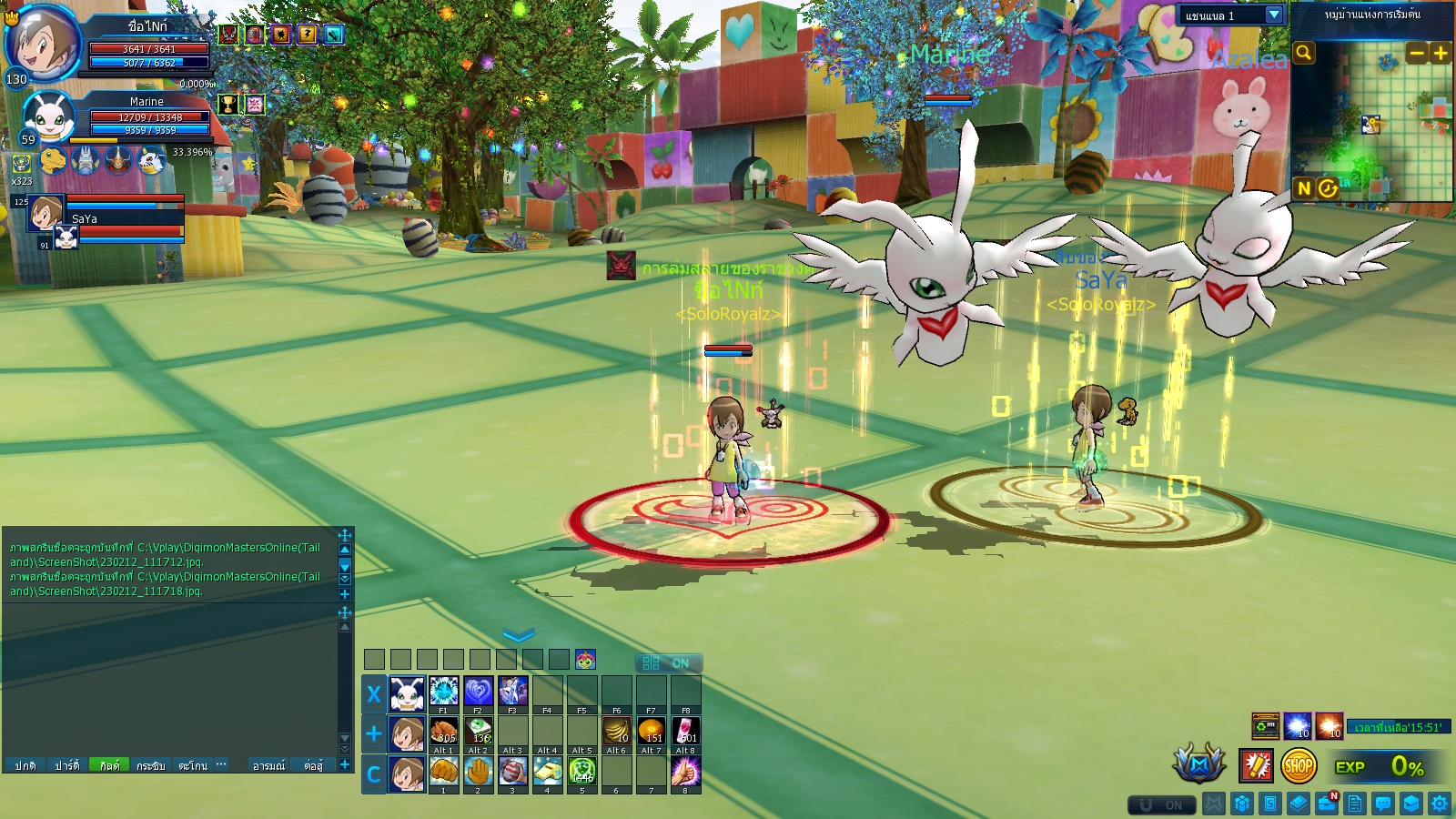The height and width of the screenshot is (819, 1456).
Task: Select party member SaYa's portrait
Action: (45, 213)
